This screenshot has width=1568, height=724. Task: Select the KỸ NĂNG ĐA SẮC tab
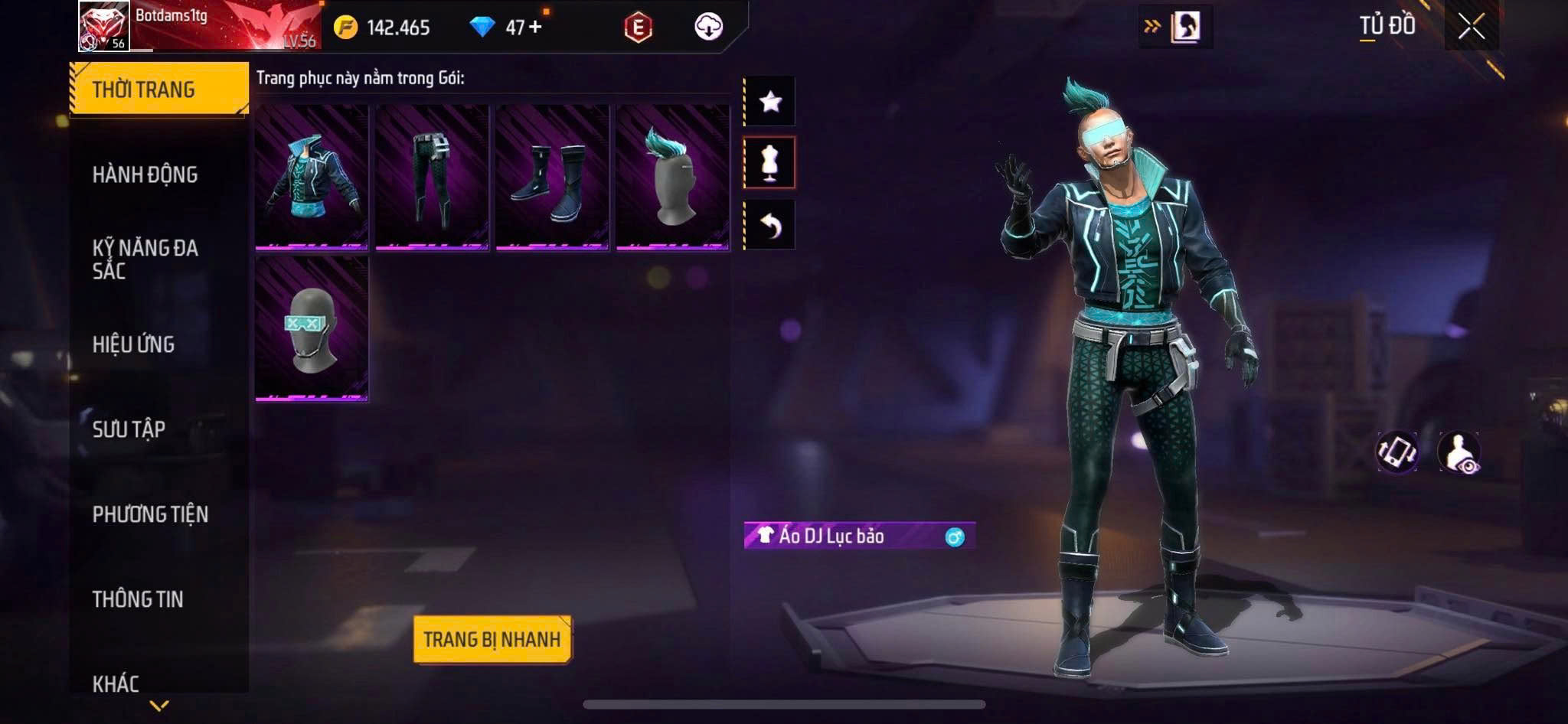click(x=145, y=259)
